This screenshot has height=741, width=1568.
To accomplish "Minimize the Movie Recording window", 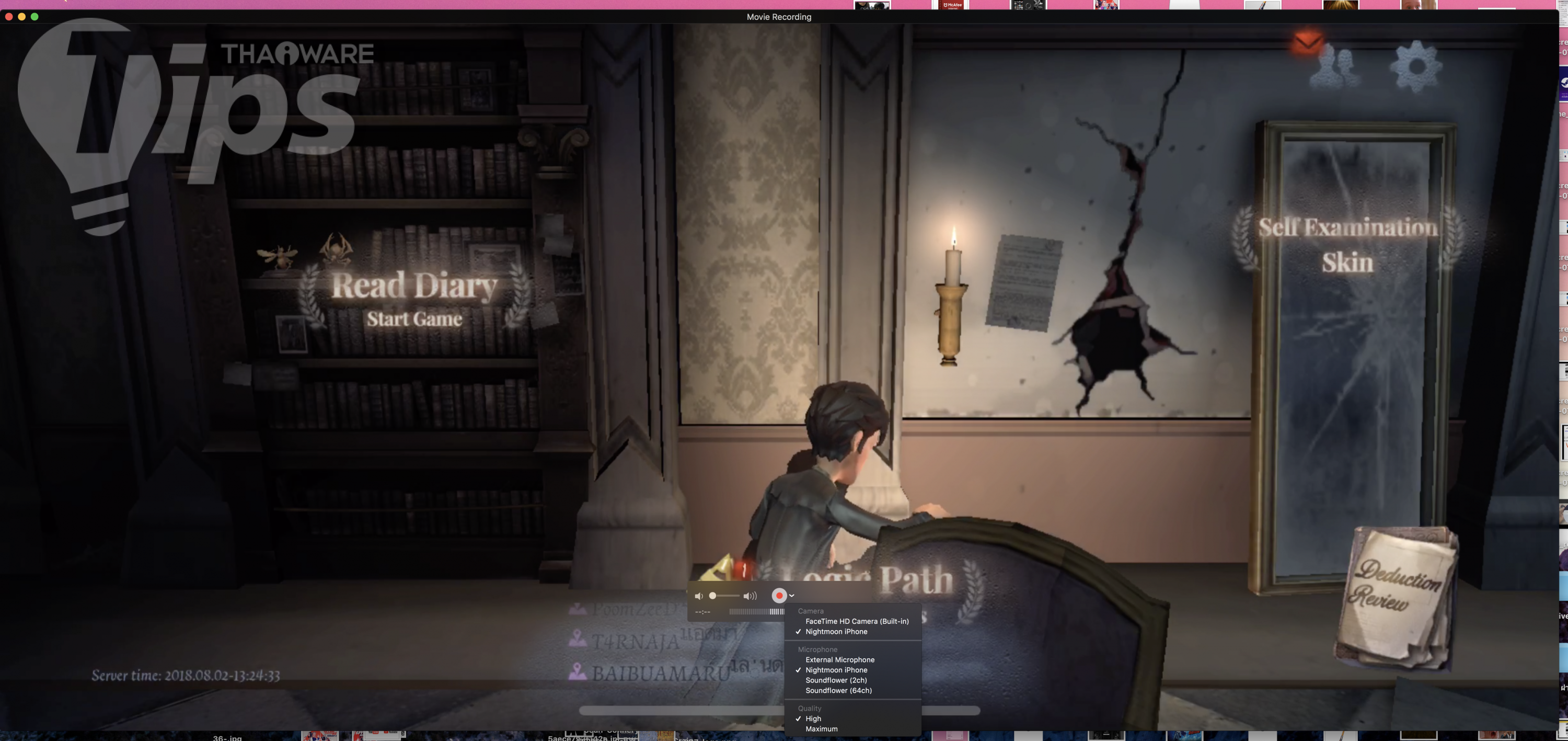I will click(22, 16).
